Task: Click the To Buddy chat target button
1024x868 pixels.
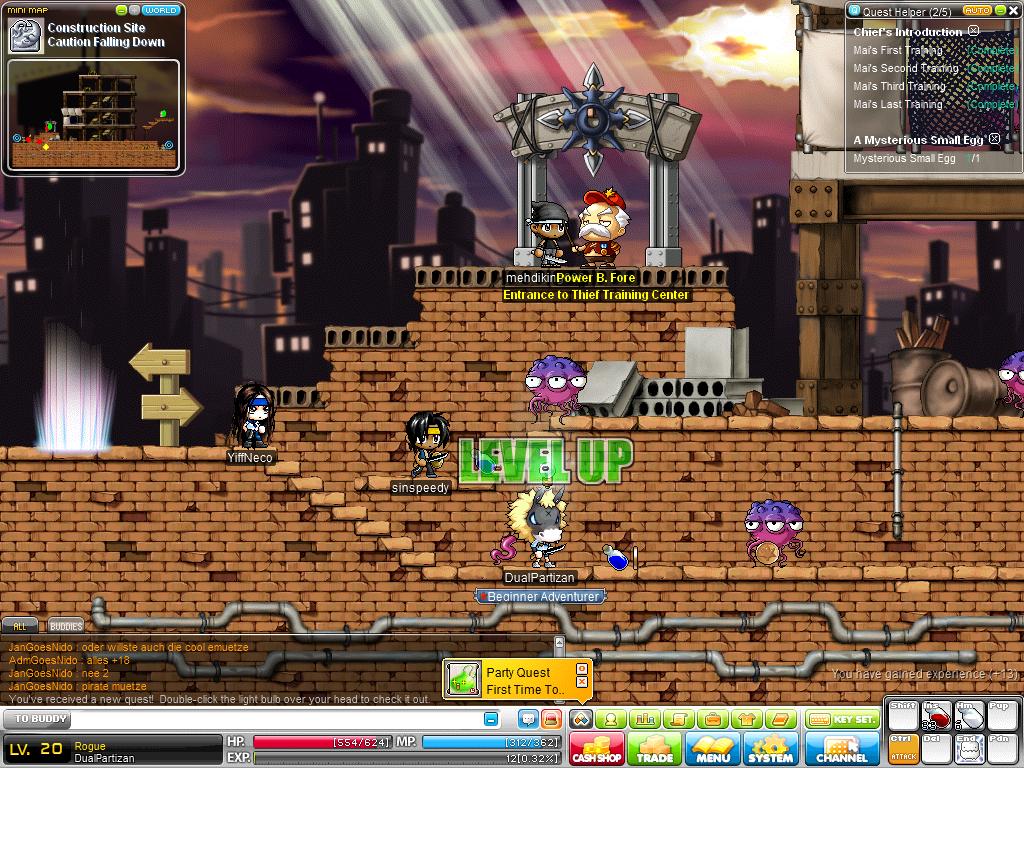Action: tap(36, 719)
